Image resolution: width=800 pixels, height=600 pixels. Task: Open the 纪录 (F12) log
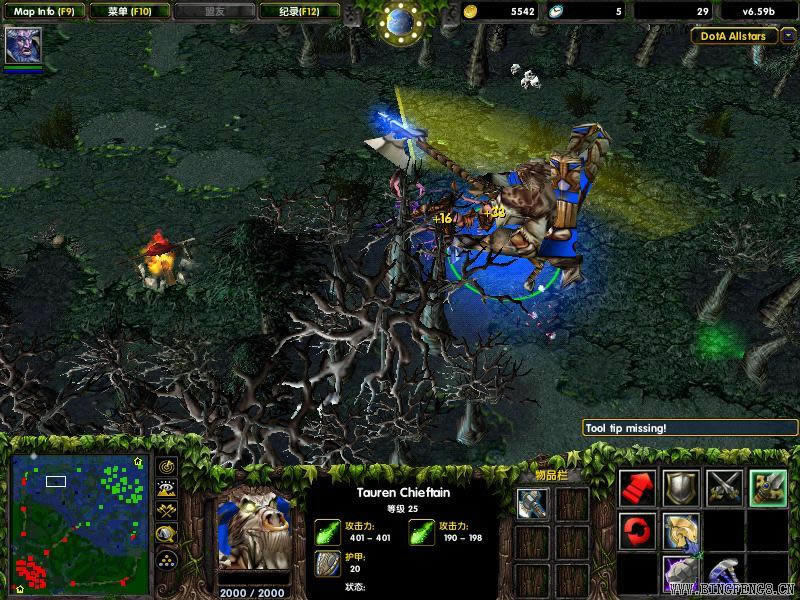tap(297, 11)
